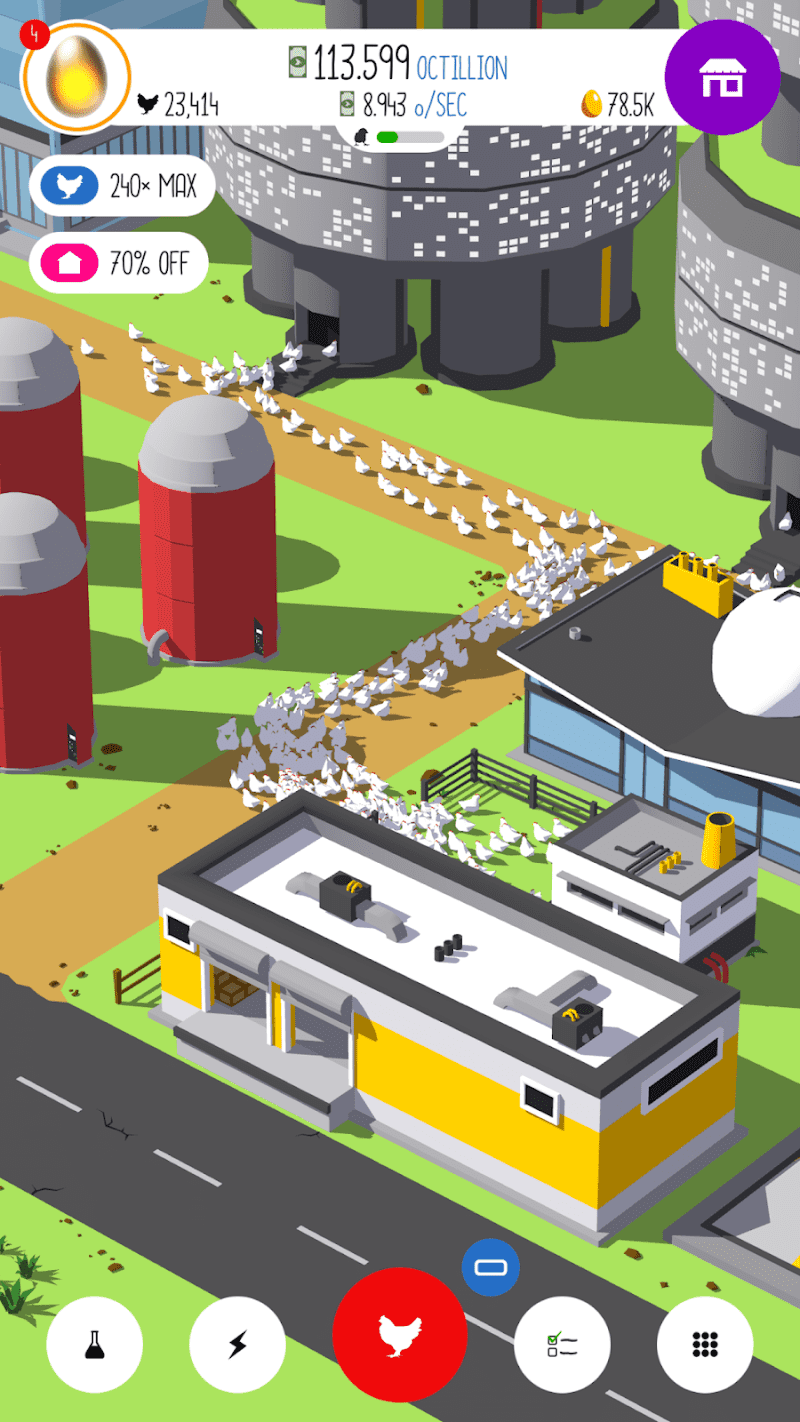The image size is (800, 1422).
Task: Tap the big red chicken hatch button
Action: point(400,1334)
